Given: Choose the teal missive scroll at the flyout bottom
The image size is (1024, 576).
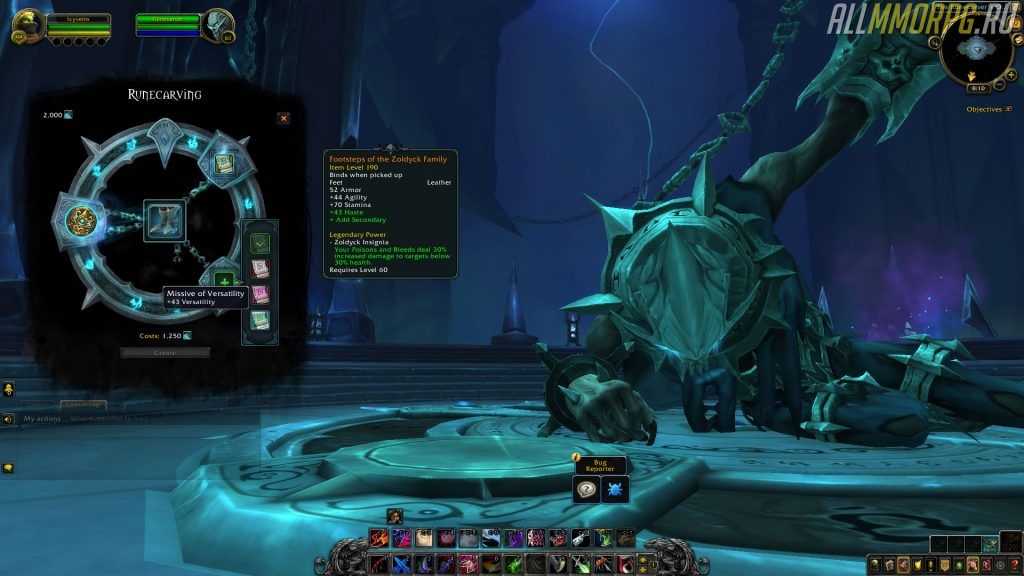Looking at the screenshot, I should 260,320.
